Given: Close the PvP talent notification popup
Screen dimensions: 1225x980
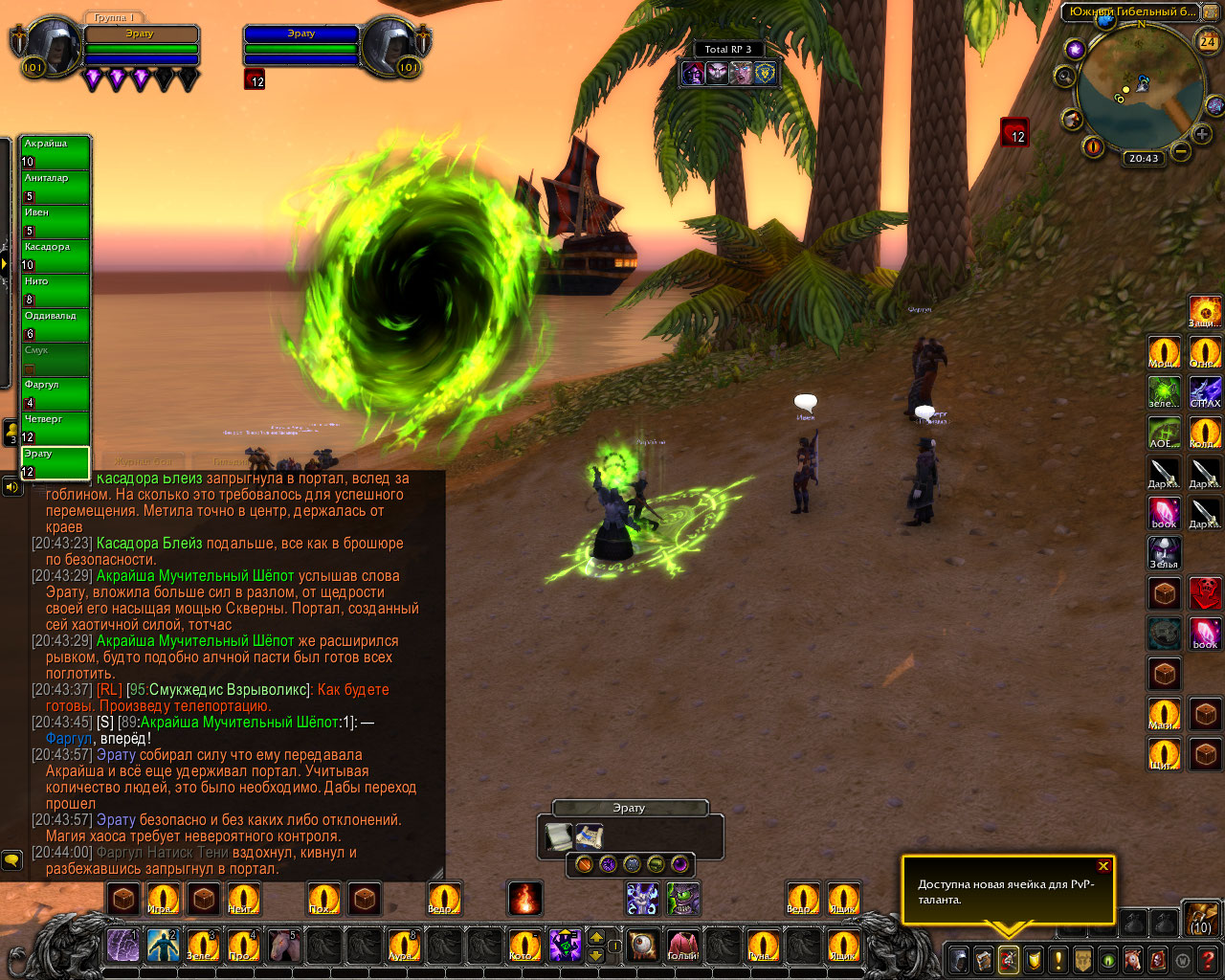Looking at the screenshot, I should [x=1103, y=866].
